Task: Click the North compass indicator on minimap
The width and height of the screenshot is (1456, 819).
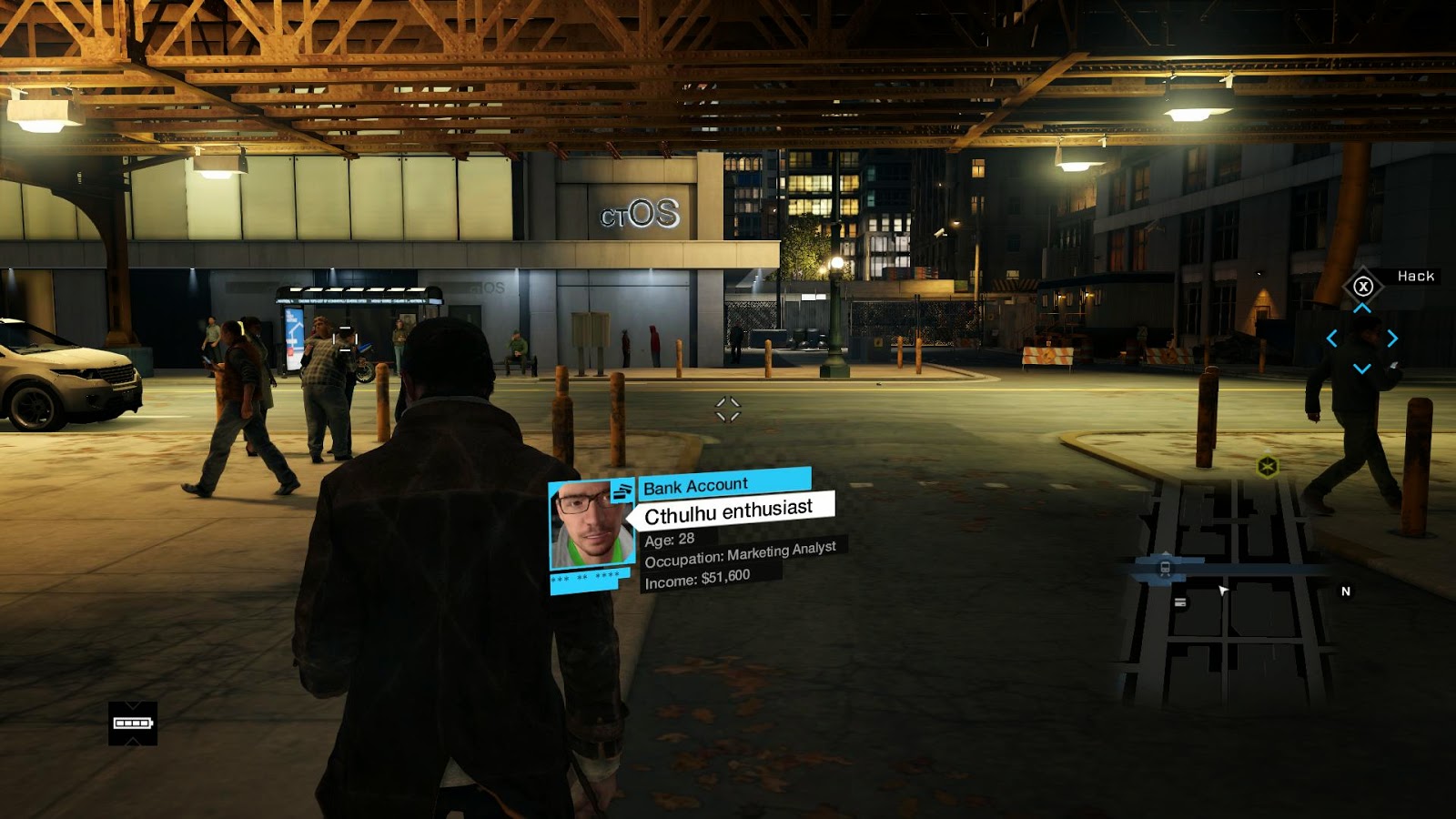Action: [1346, 591]
